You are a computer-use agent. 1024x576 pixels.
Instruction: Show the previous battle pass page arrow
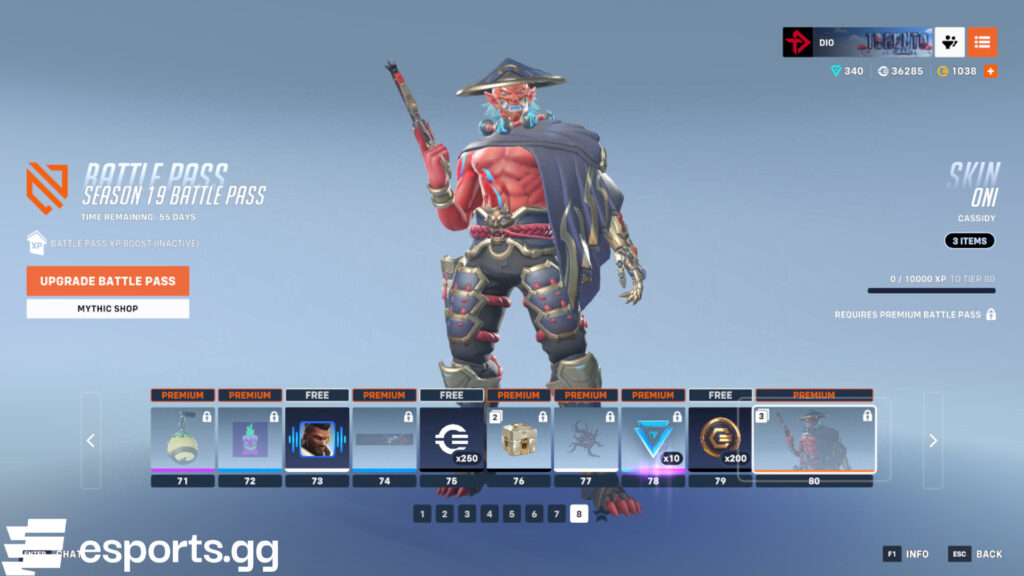[x=91, y=440]
